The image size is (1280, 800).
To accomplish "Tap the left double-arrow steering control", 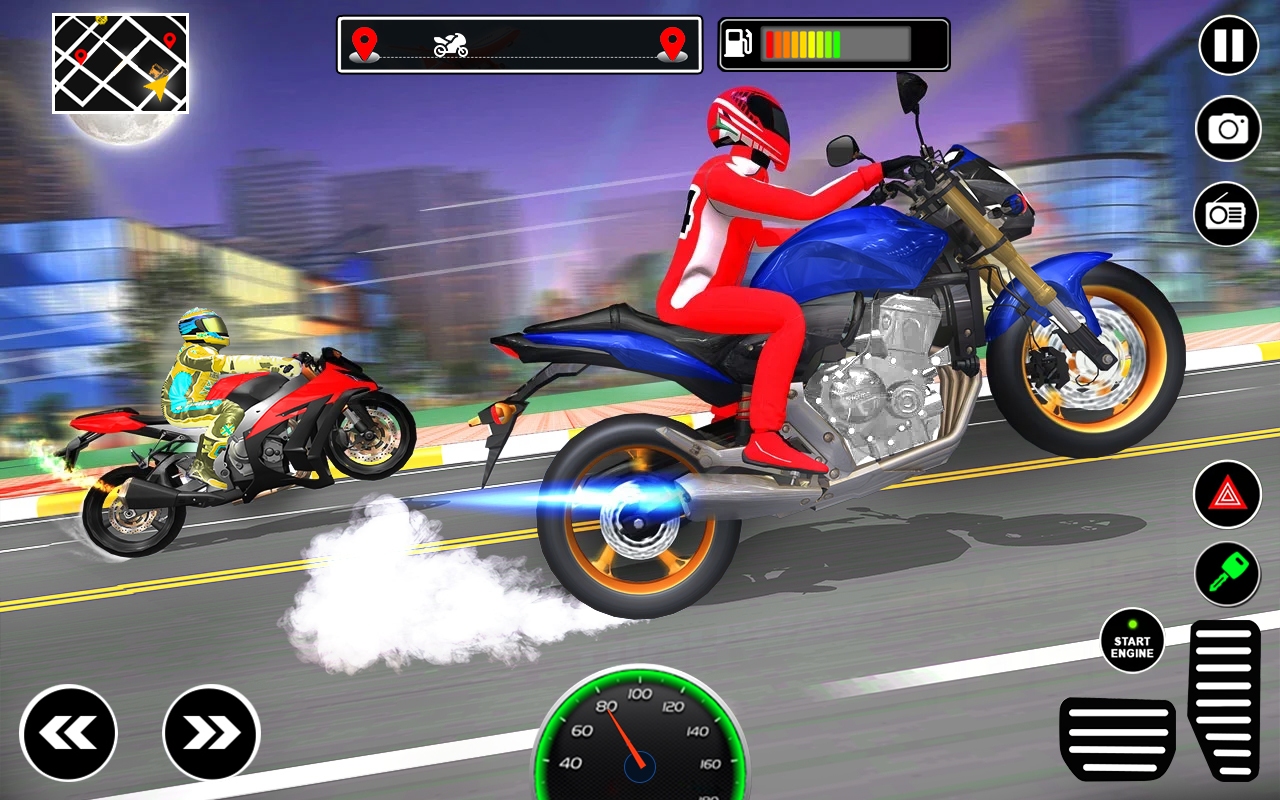I will [x=68, y=731].
